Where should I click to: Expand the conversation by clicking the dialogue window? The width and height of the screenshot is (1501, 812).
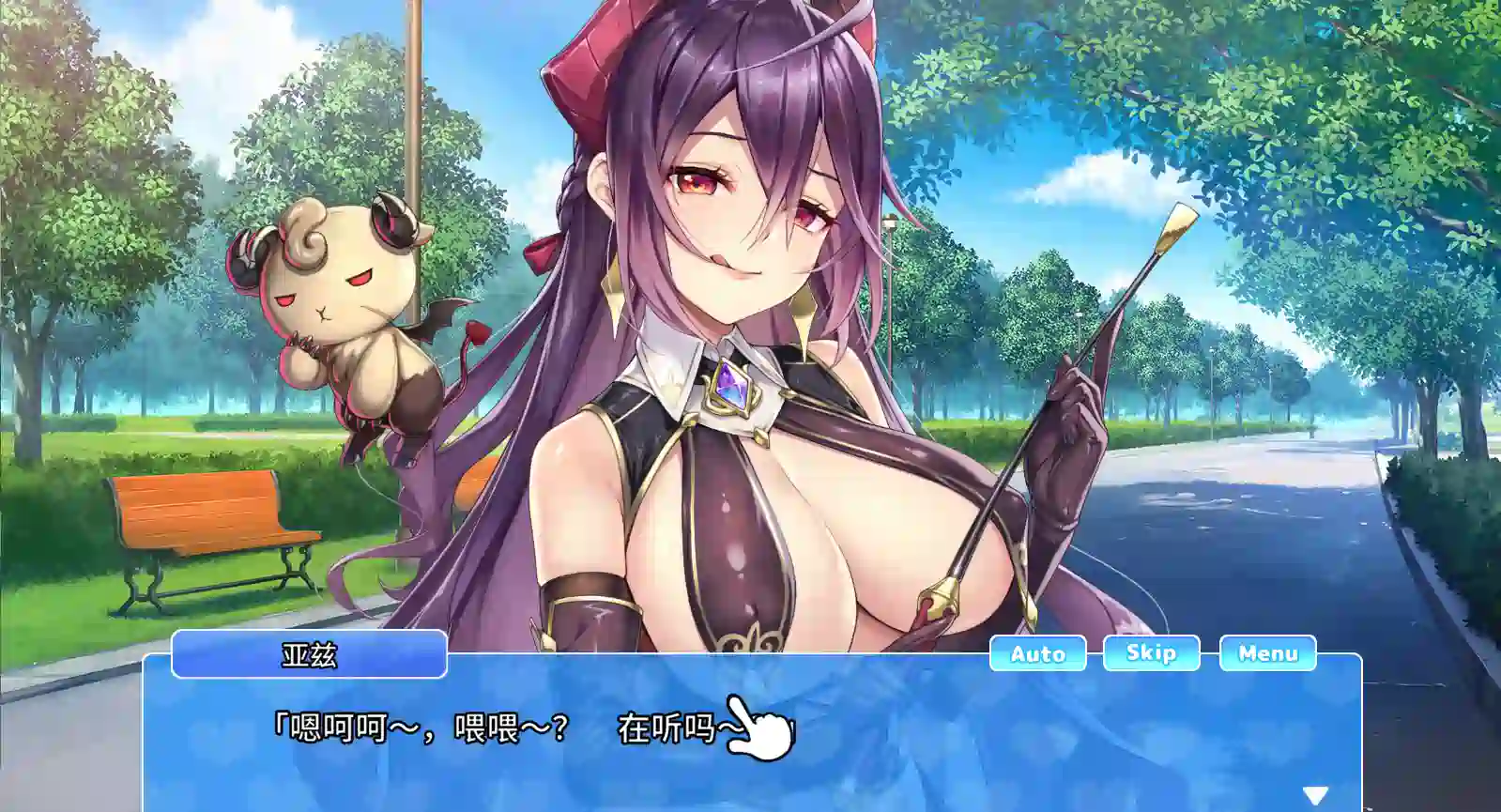click(x=751, y=742)
